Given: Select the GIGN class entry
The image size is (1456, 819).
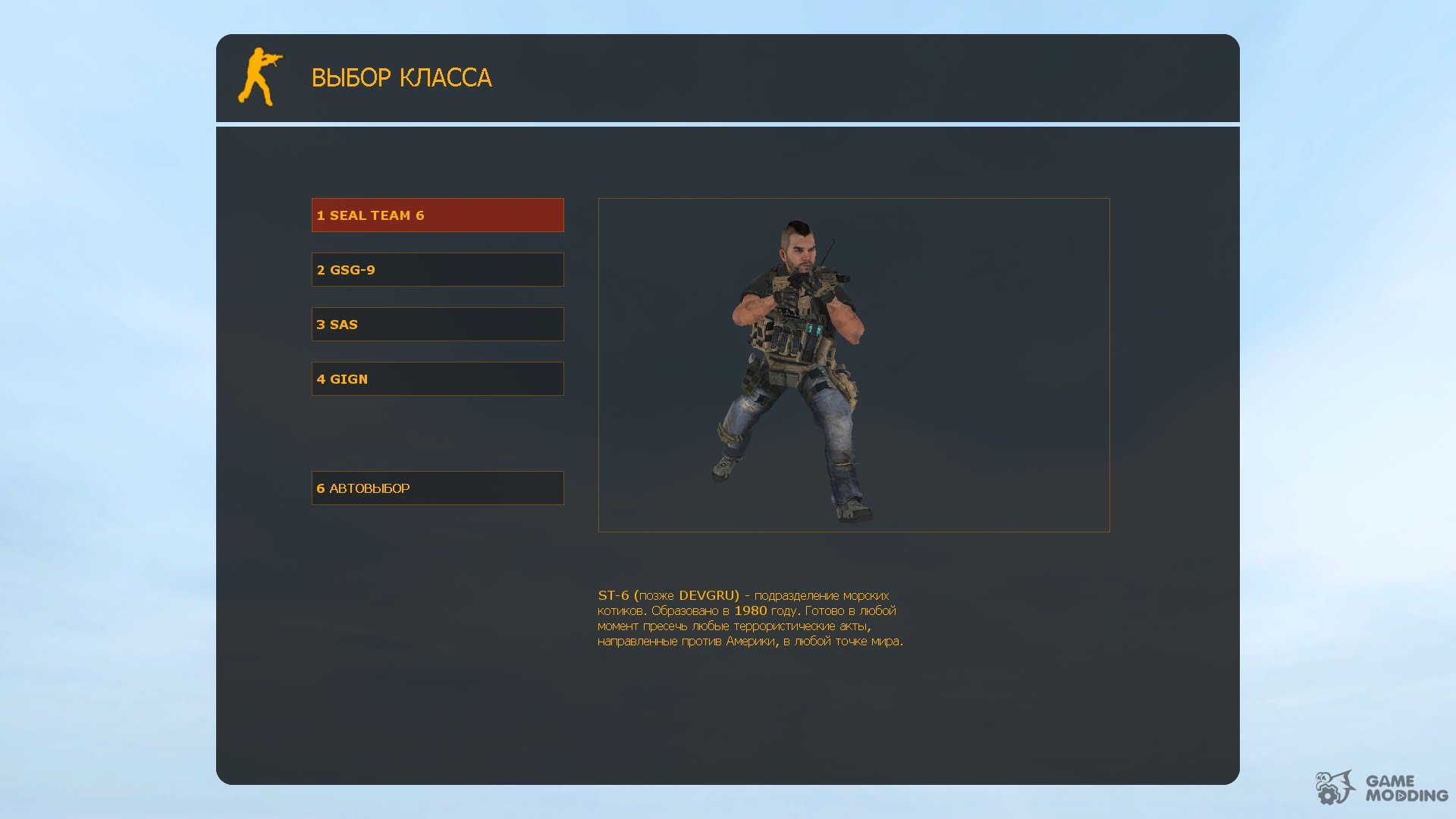Looking at the screenshot, I should coord(438,379).
